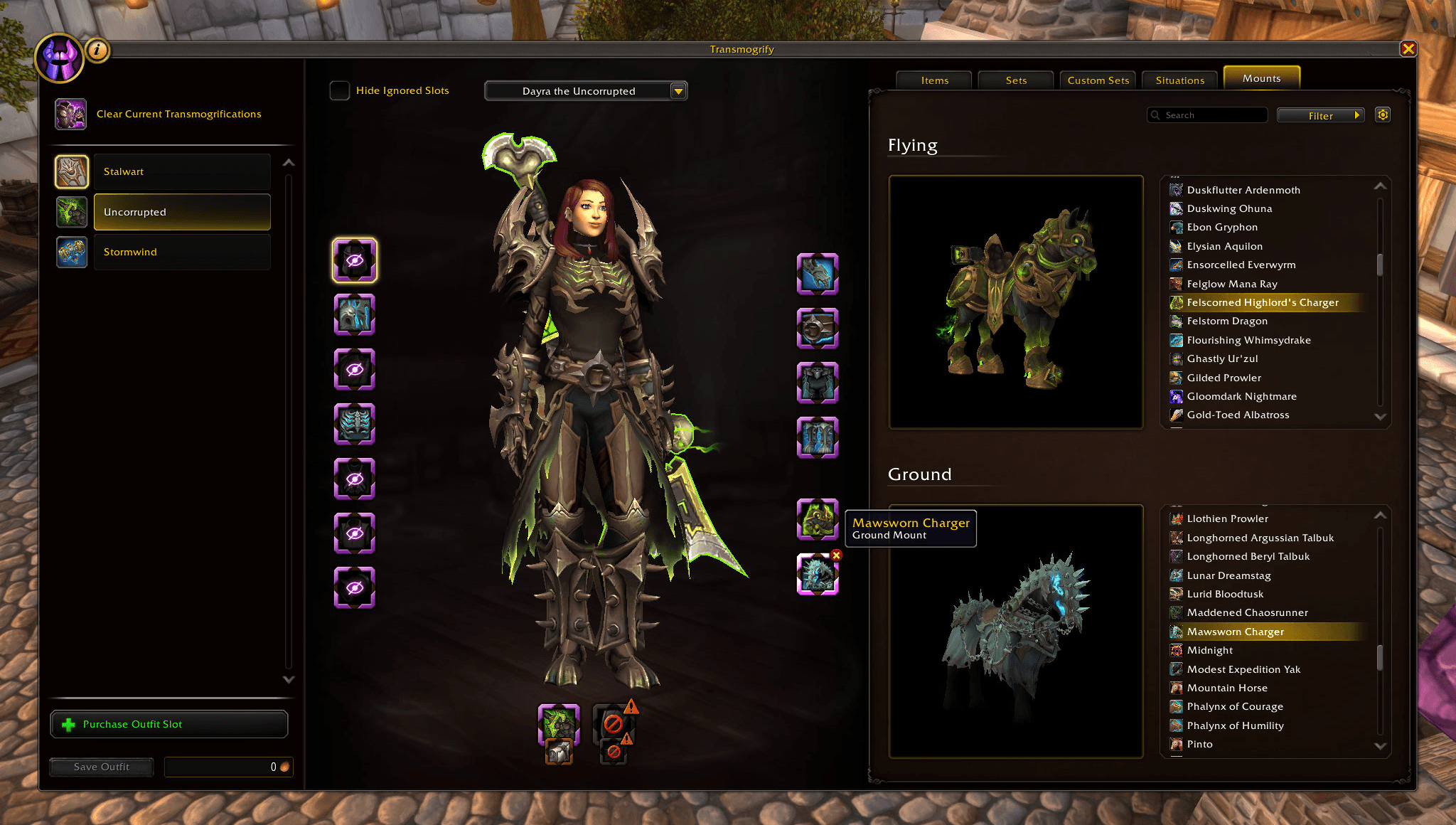This screenshot has width=1456, height=825.
Task: Pick Lunar Dreamstag ground mount
Action: pos(1228,575)
